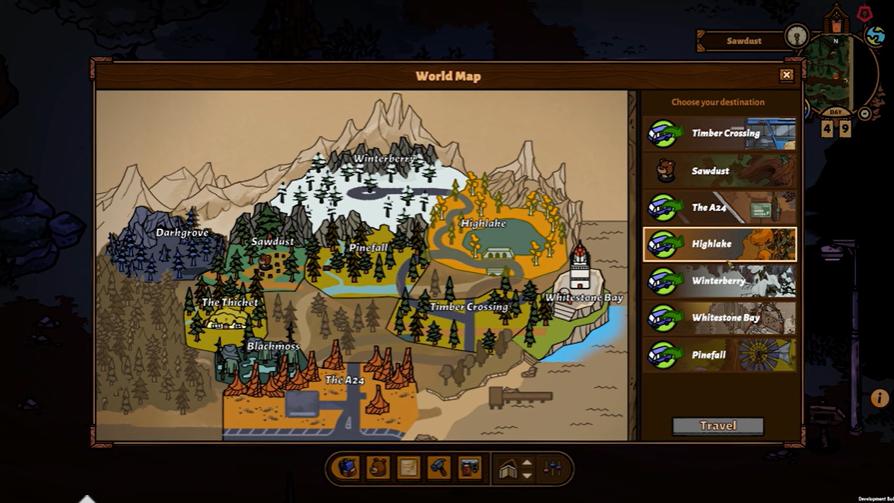Choose Winterberry from the destination list
This screenshot has width=894, height=503.
pos(720,281)
